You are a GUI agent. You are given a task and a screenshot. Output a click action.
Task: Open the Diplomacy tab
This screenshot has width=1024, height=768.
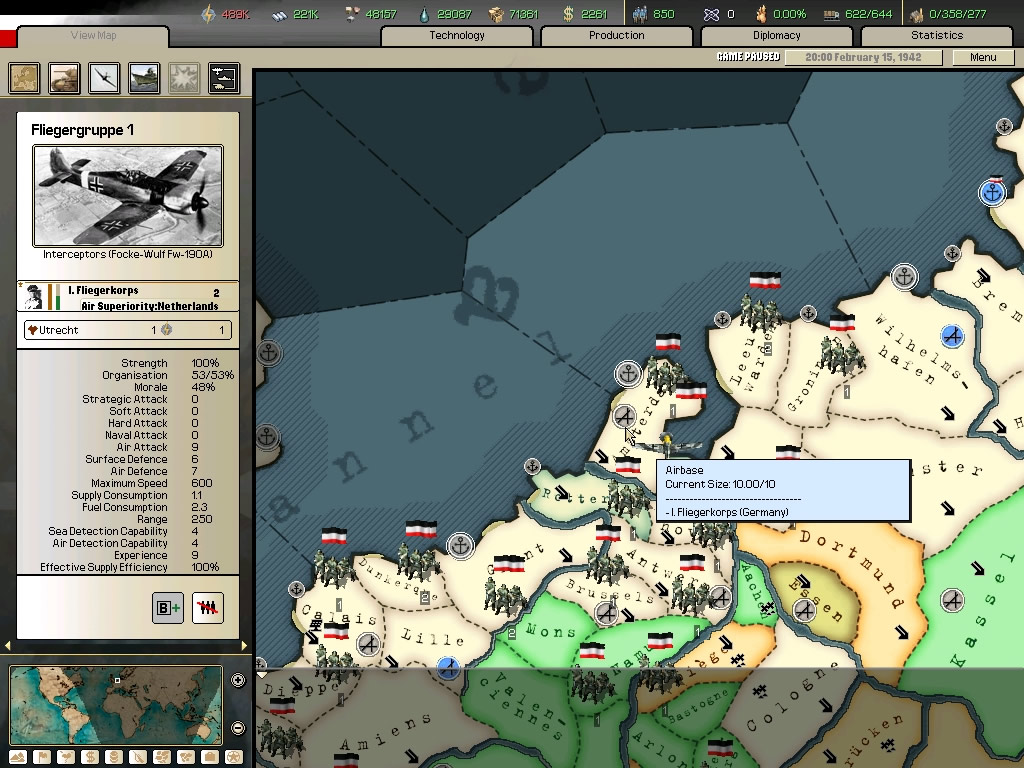click(x=776, y=36)
